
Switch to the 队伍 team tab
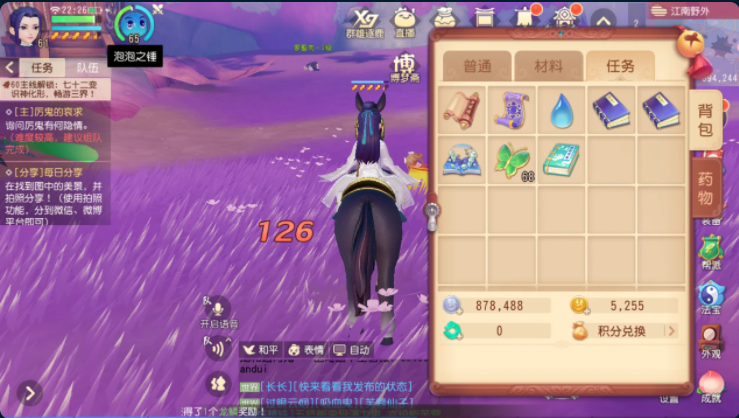point(87,67)
